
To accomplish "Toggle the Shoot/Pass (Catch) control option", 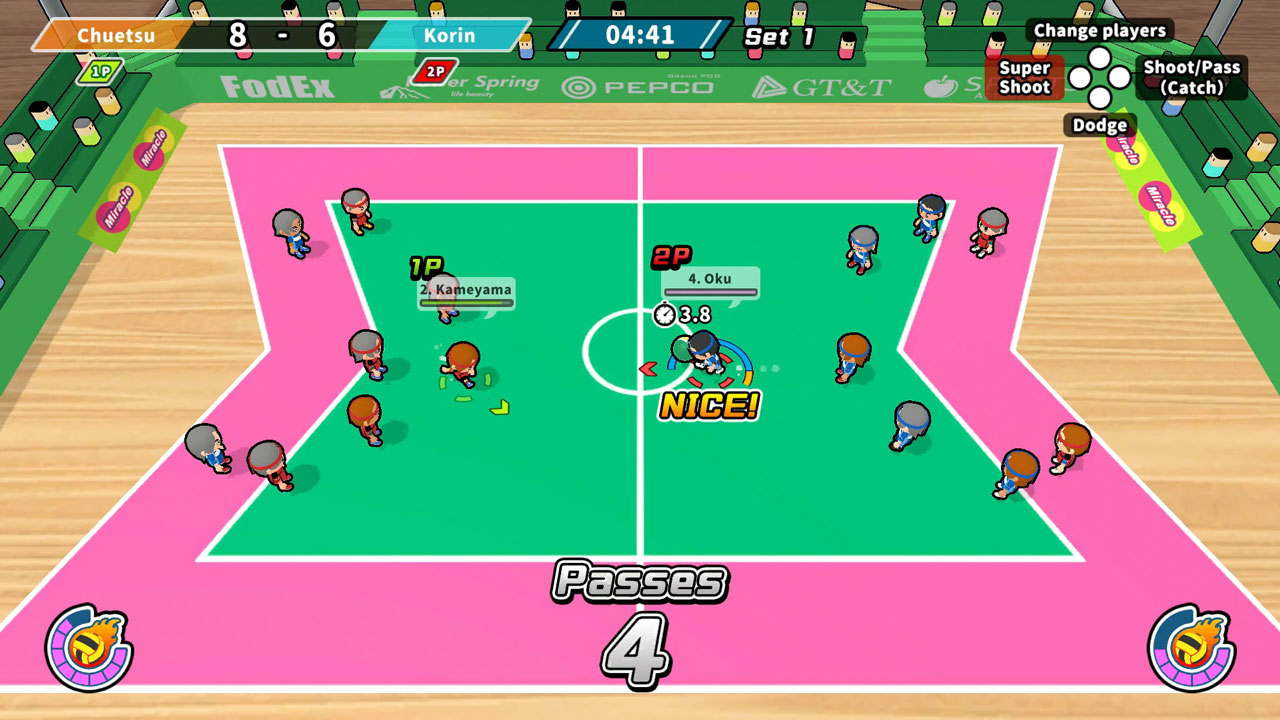I will pyautogui.click(x=1193, y=78).
